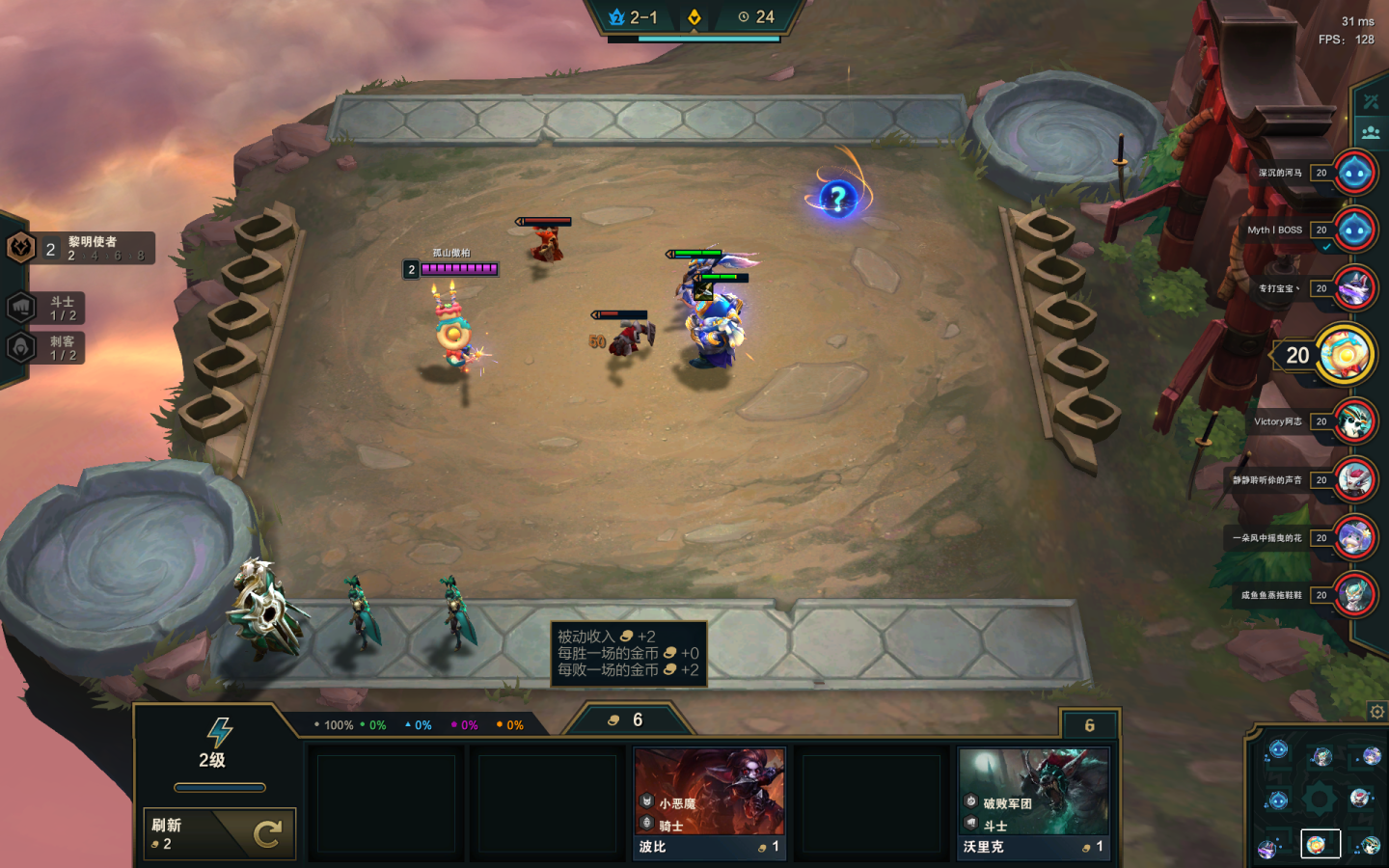This screenshot has height=868, width=1389.
Task: Open settings with the gear icon
Action: [x=1376, y=712]
